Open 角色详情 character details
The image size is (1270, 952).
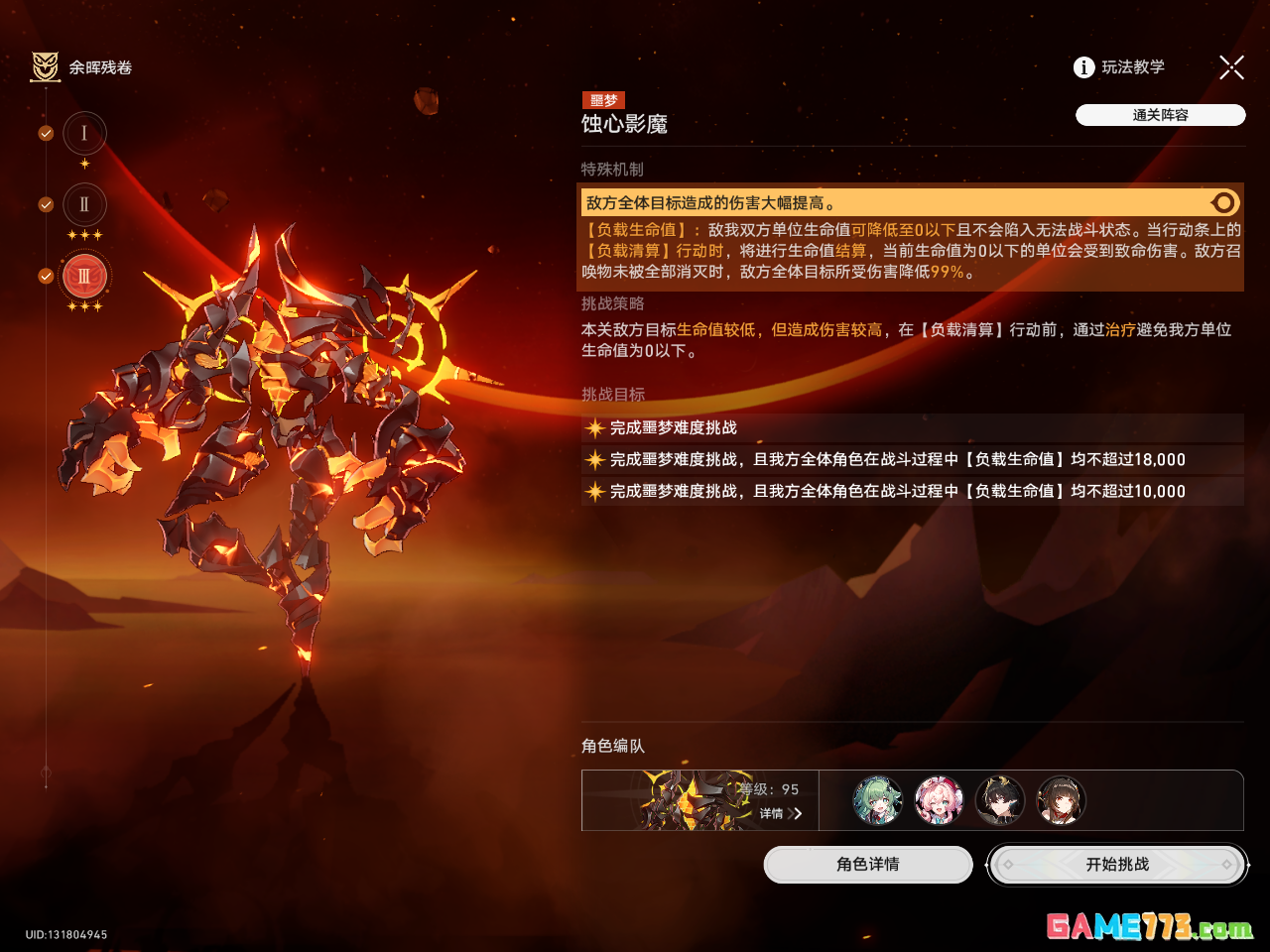pyautogui.click(x=868, y=865)
